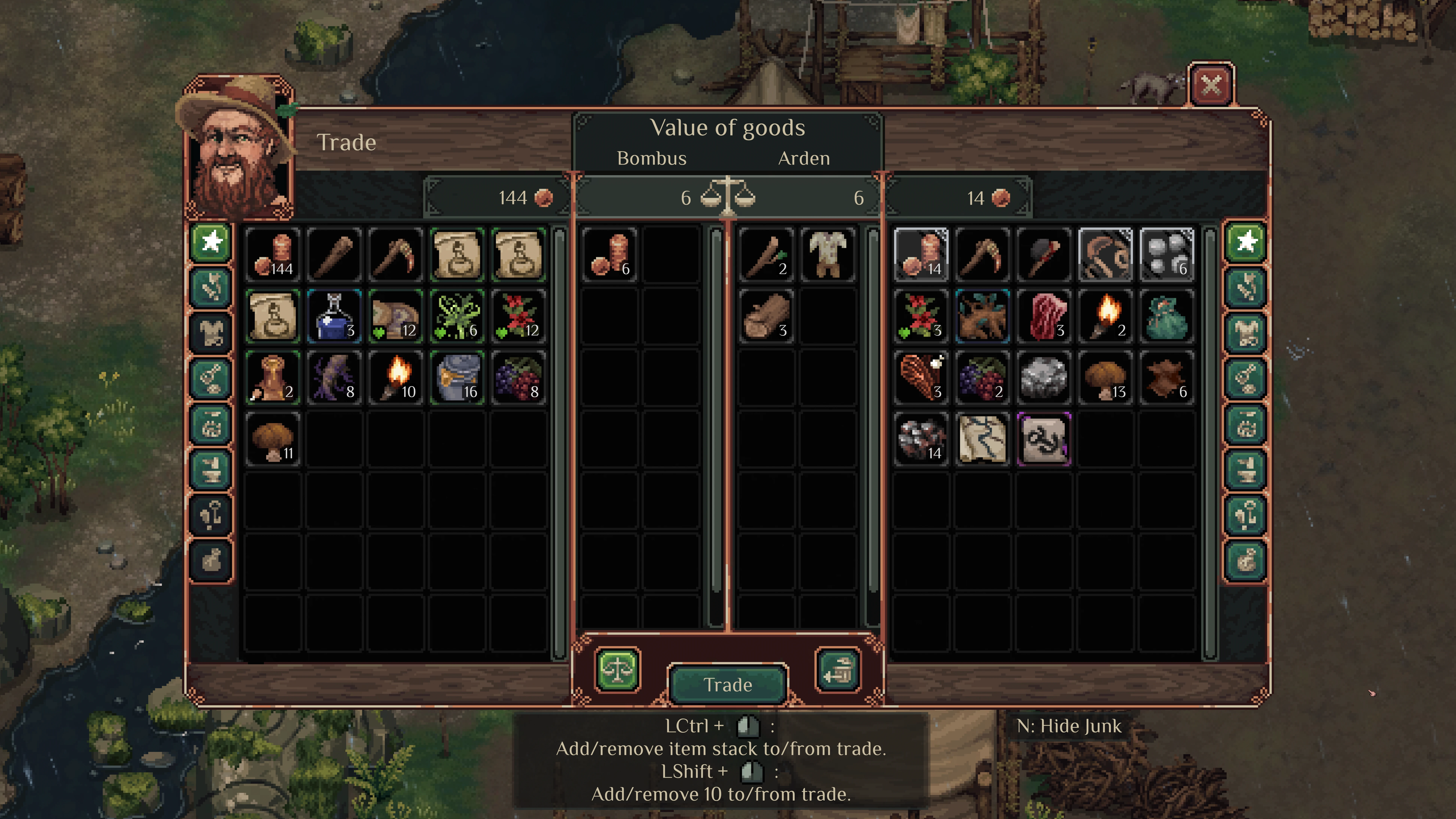
Task: Click the return items button beside Trade
Action: pos(838,670)
